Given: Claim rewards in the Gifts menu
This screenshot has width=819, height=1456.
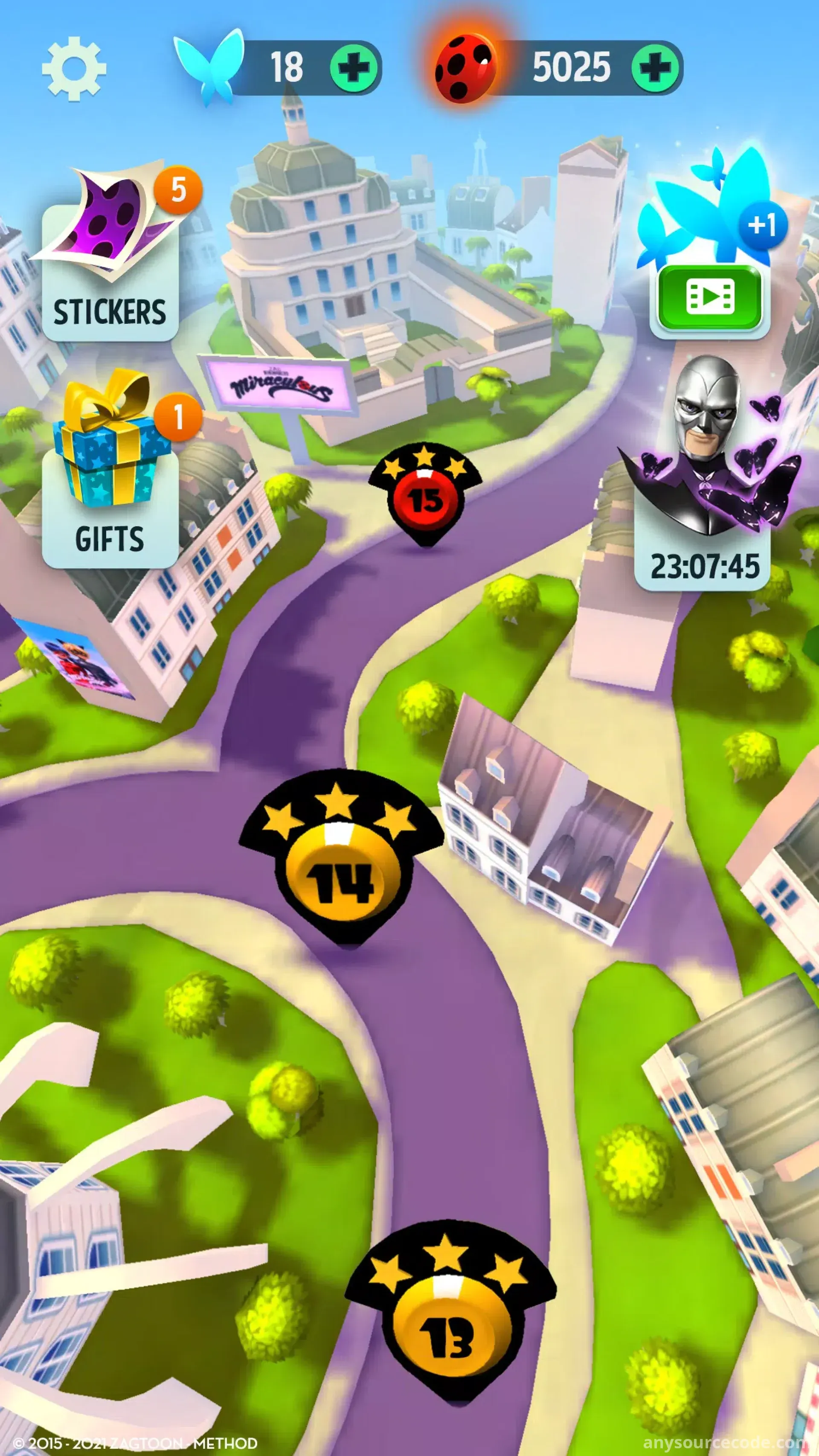Looking at the screenshot, I should click(x=110, y=486).
